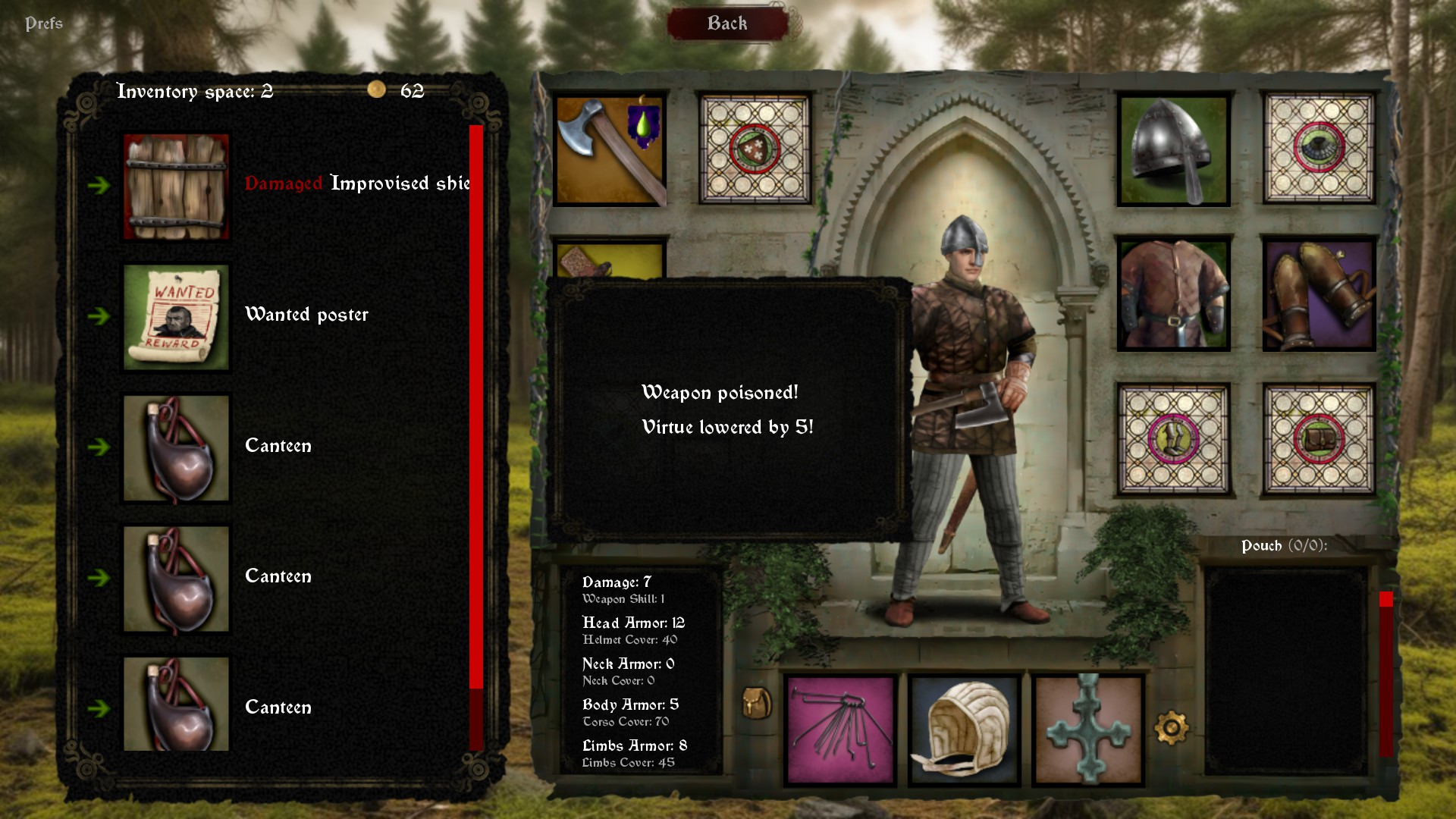Select the empty neck armor slot
The width and height of the screenshot is (1456, 819).
pos(1319,149)
